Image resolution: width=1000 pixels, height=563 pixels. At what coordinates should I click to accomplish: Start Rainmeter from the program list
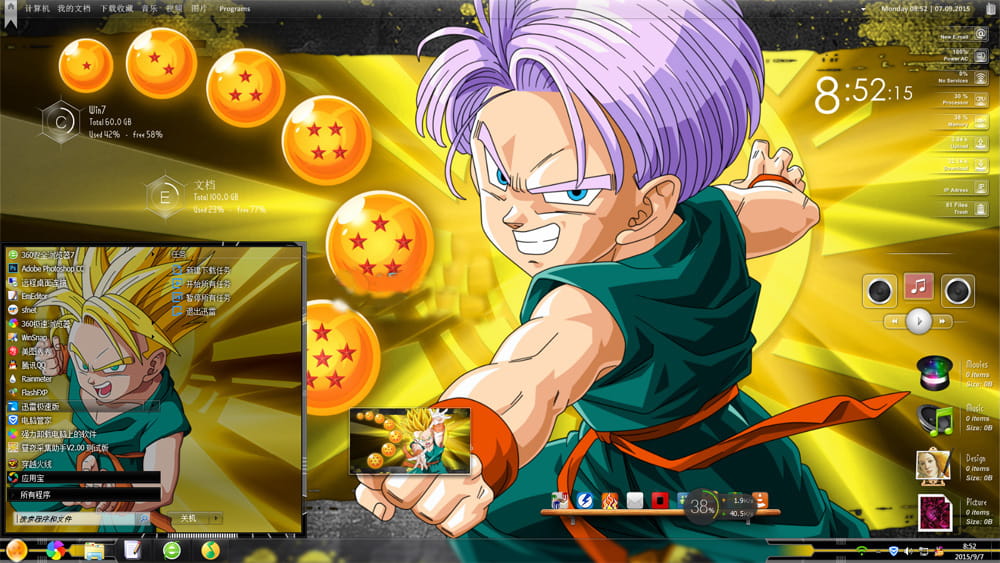[x=36, y=379]
